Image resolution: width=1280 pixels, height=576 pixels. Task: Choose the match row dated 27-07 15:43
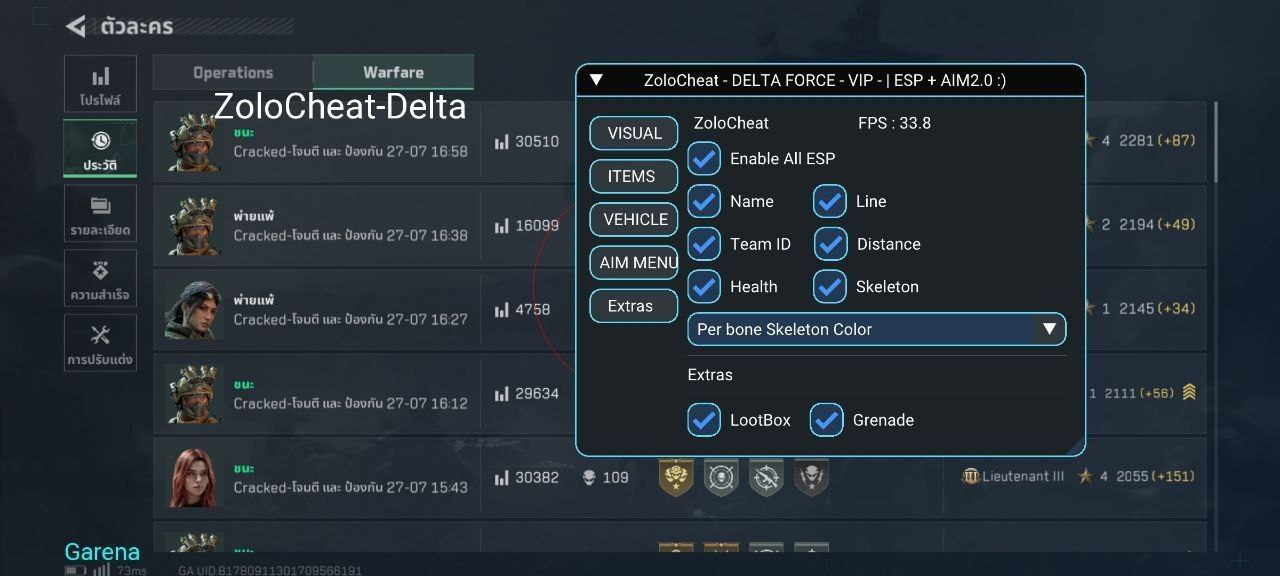(x=350, y=478)
